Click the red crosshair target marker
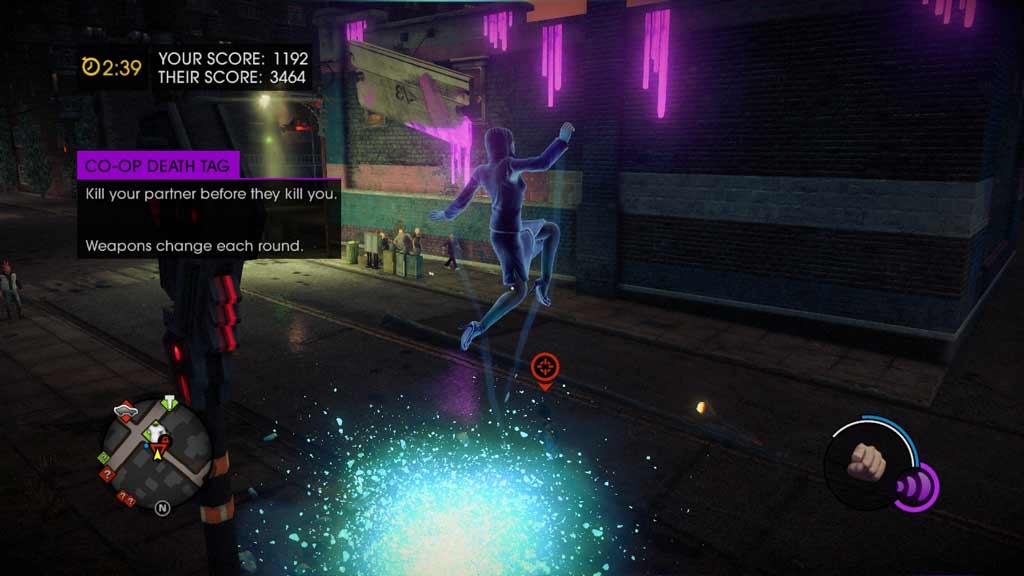Screen dimensions: 1024x576 545,368
